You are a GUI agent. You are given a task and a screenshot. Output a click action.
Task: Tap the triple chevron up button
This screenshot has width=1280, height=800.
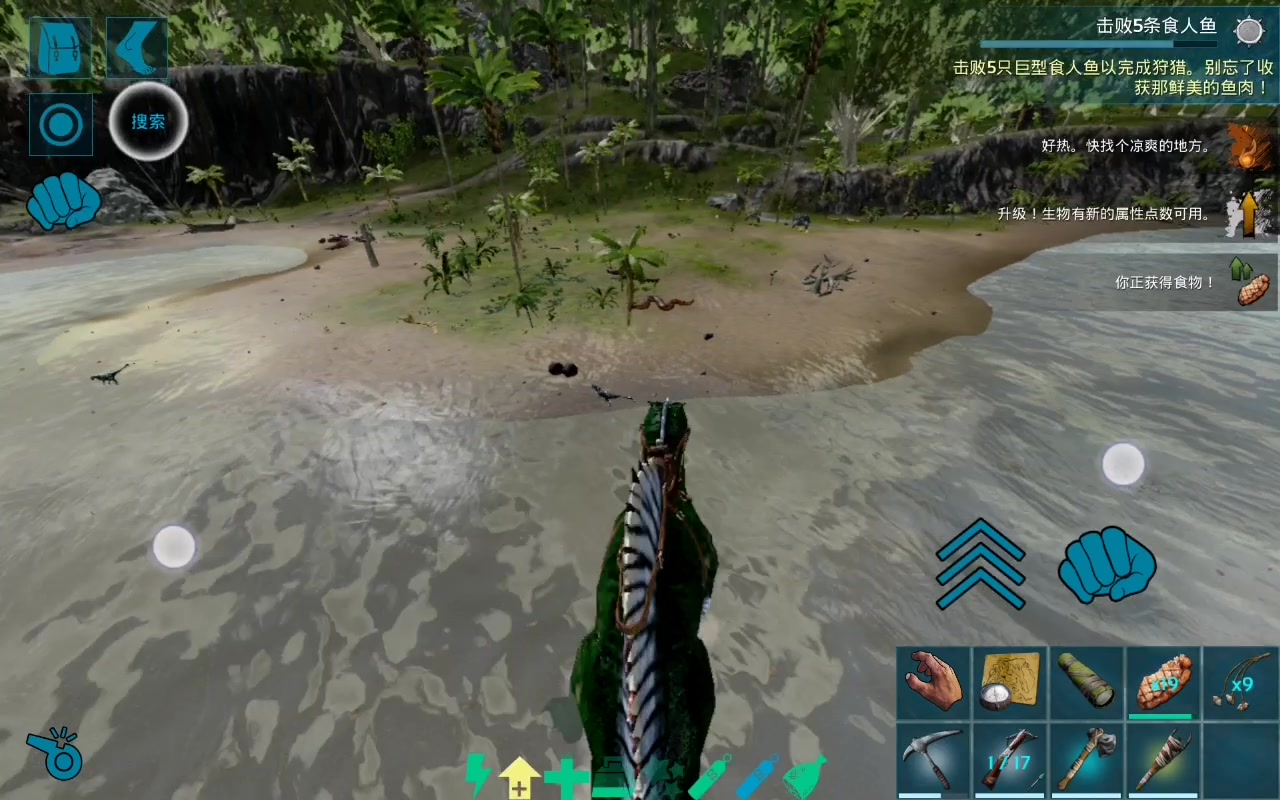980,564
